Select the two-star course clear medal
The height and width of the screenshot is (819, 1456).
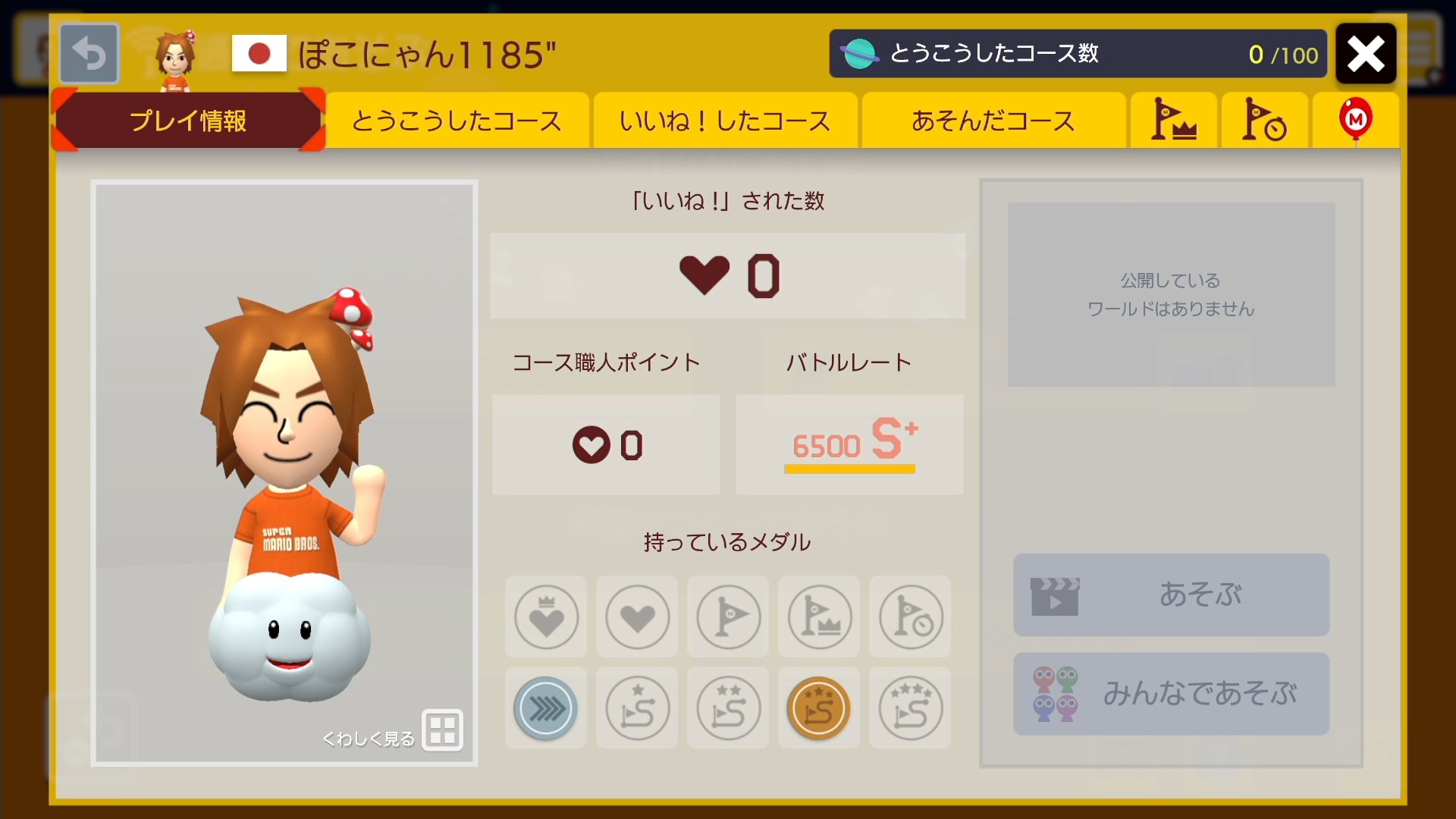(727, 708)
